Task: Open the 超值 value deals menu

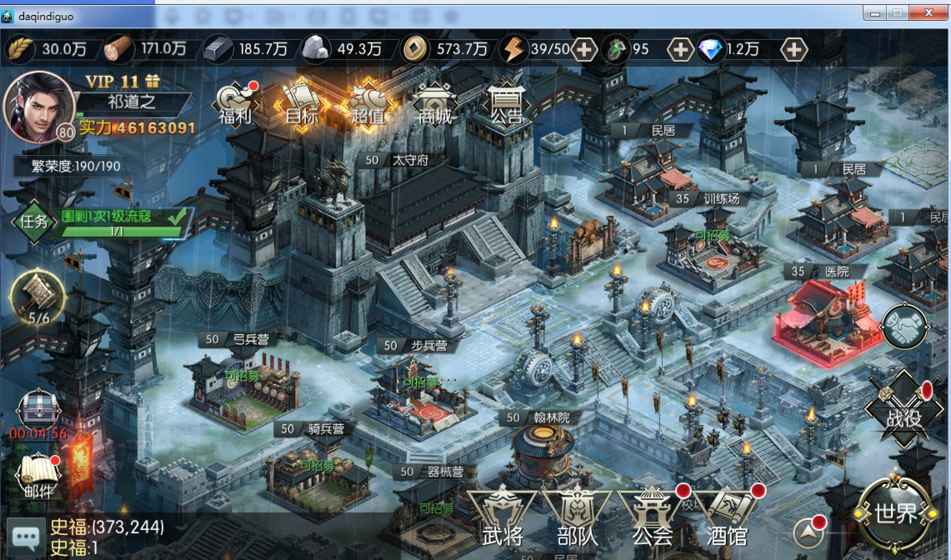Action: point(367,104)
